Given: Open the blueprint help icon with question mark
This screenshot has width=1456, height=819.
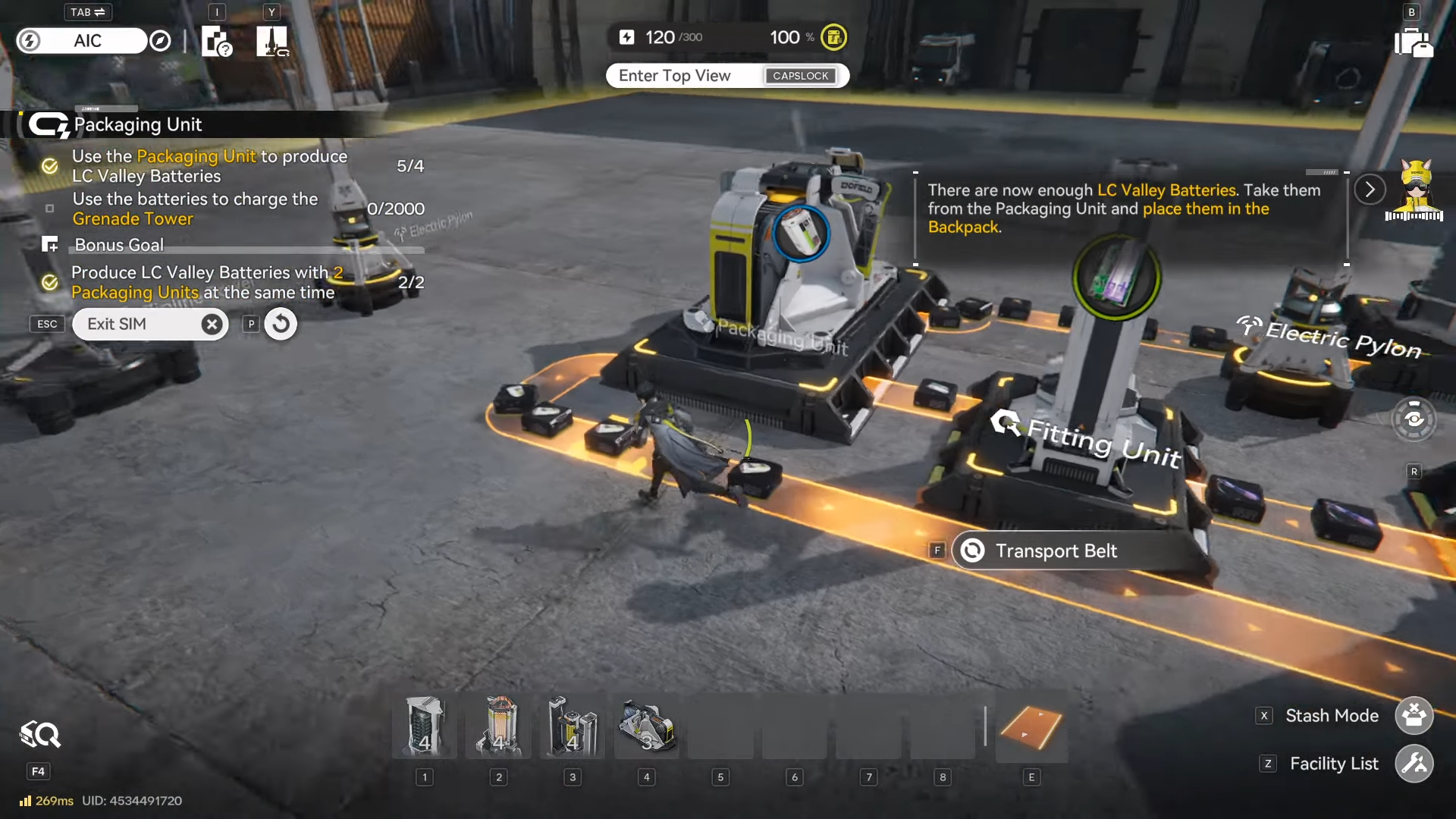Looking at the screenshot, I should (x=216, y=41).
